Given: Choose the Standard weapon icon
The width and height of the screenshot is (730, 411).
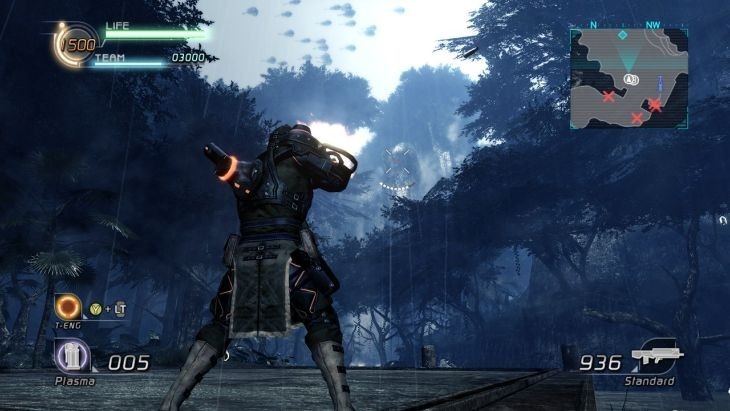Looking at the screenshot, I should [x=656, y=357].
